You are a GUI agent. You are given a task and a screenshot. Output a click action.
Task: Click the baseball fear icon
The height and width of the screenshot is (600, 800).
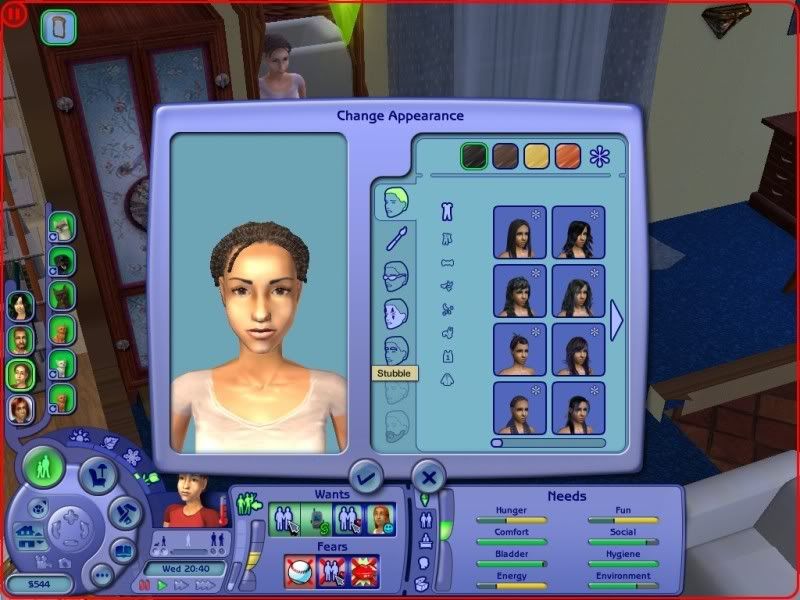pos(299,571)
